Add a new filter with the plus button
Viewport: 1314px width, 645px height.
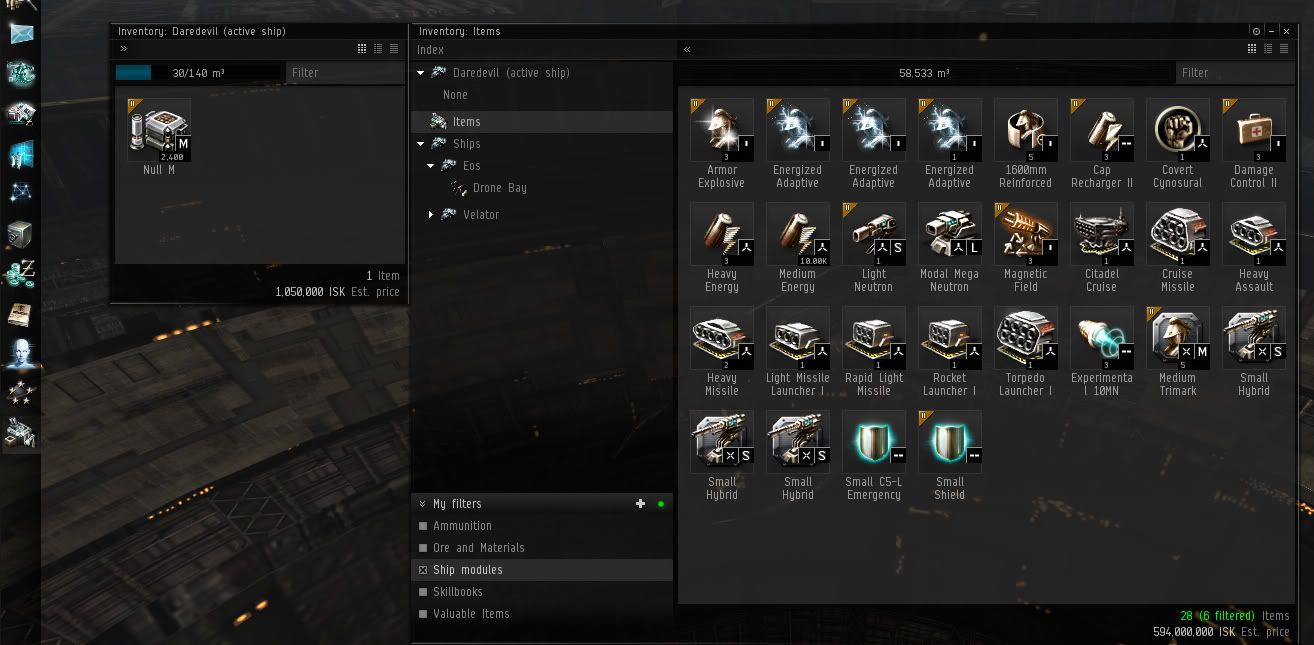(x=641, y=504)
